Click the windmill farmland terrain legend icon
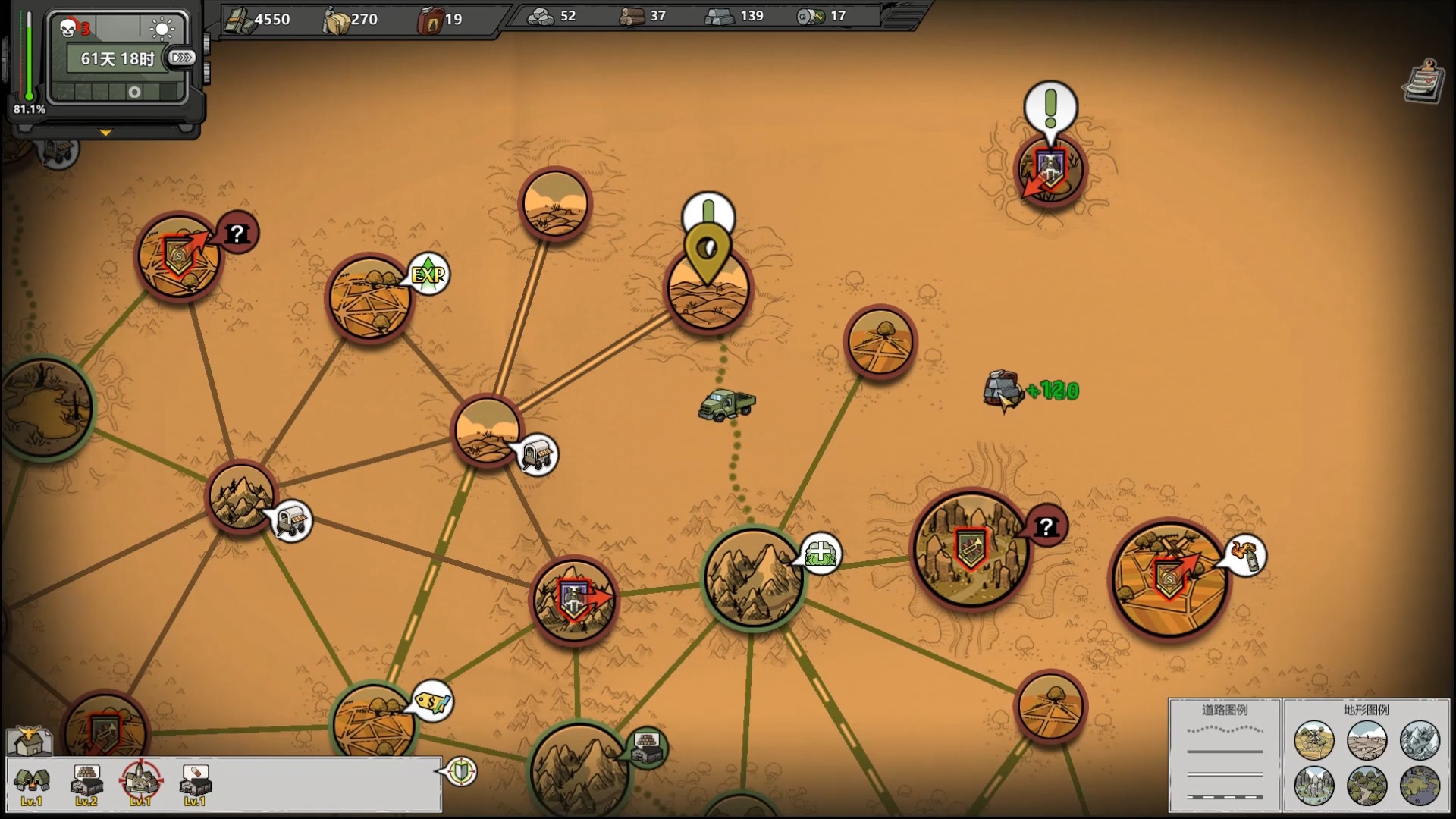Image resolution: width=1456 pixels, height=819 pixels. coord(1314,740)
